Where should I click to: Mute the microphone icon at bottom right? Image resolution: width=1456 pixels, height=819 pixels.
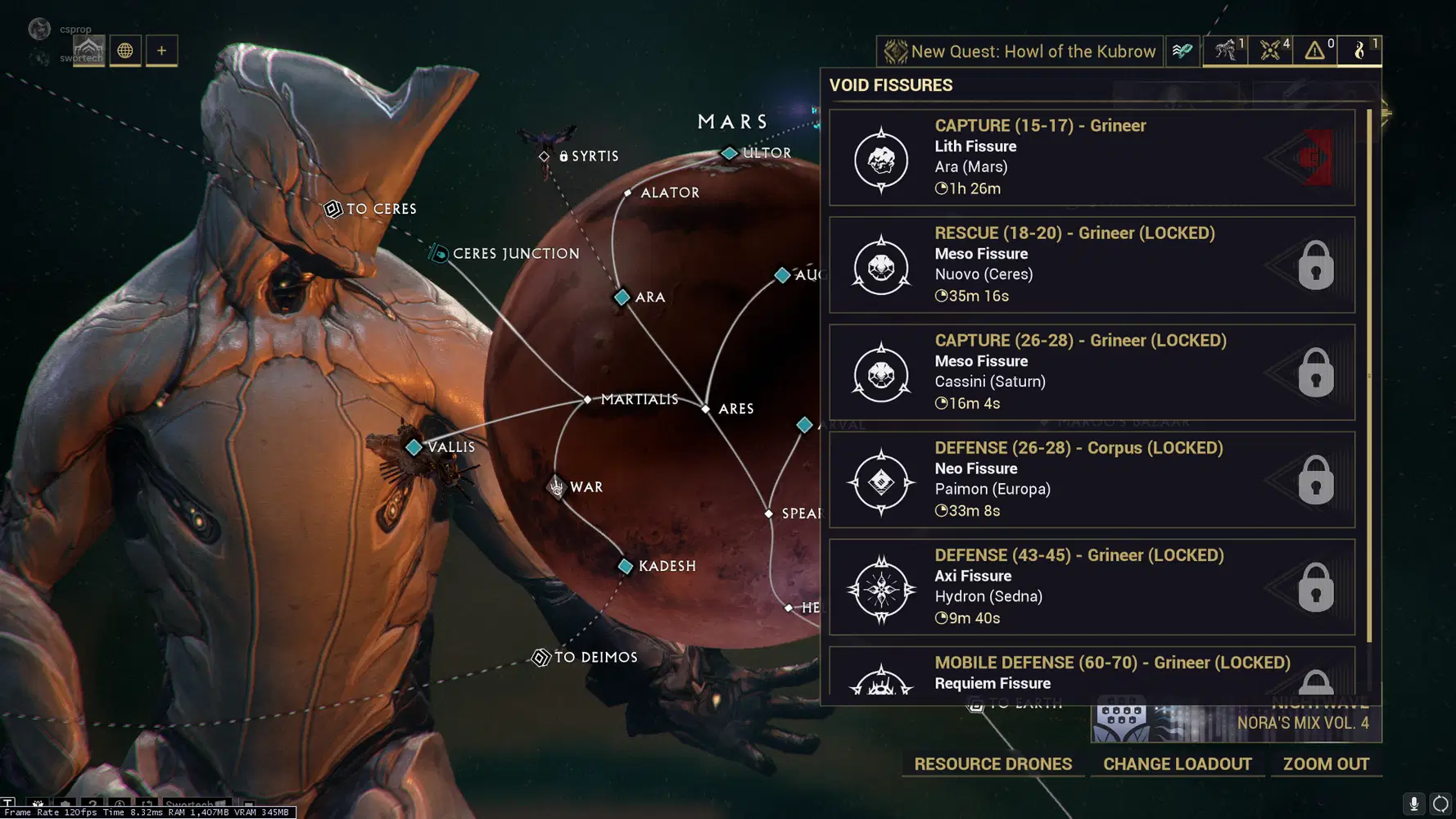tap(1412, 803)
